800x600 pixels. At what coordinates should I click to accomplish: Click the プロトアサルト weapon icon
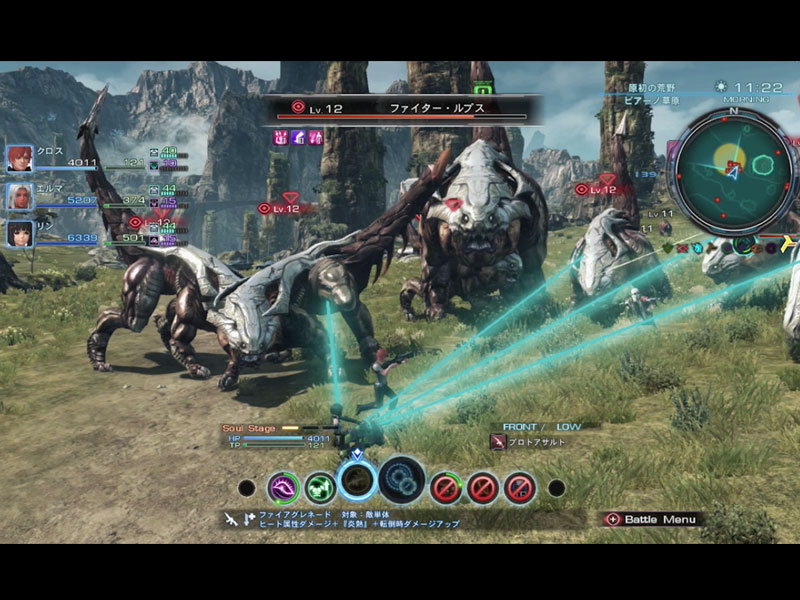click(x=497, y=441)
